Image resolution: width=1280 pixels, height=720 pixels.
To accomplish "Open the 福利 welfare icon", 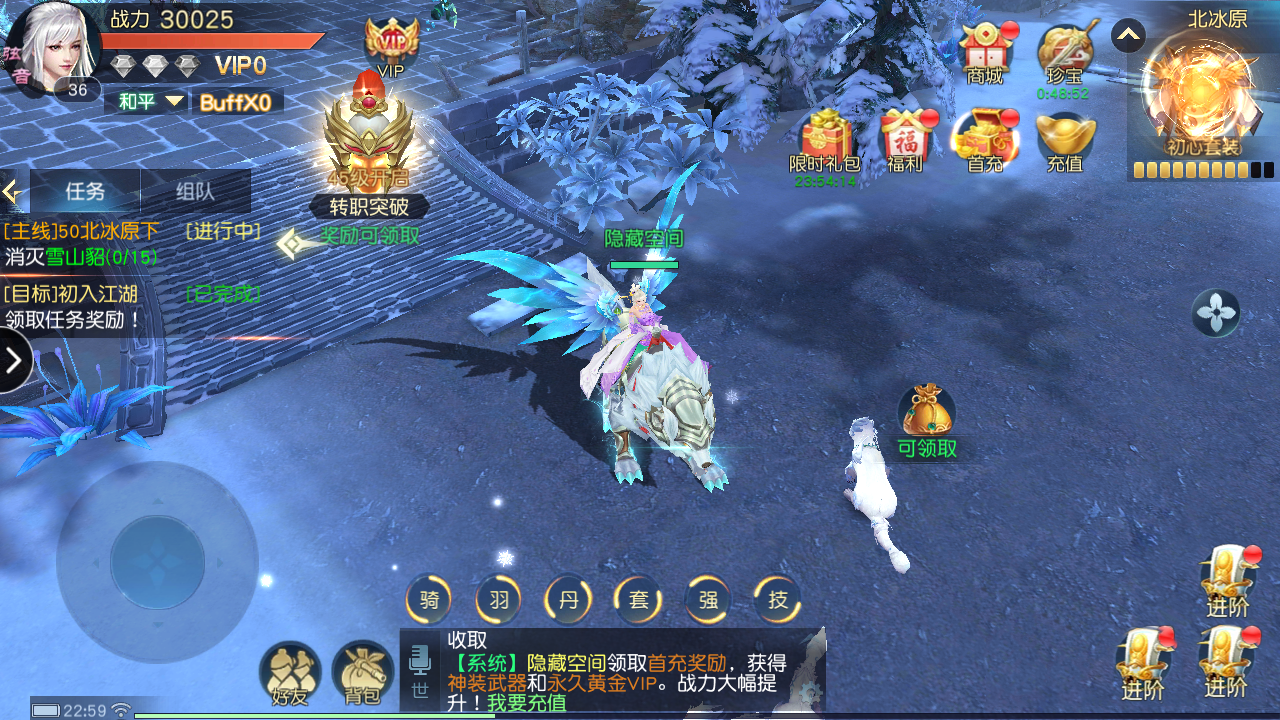I will point(905,140).
